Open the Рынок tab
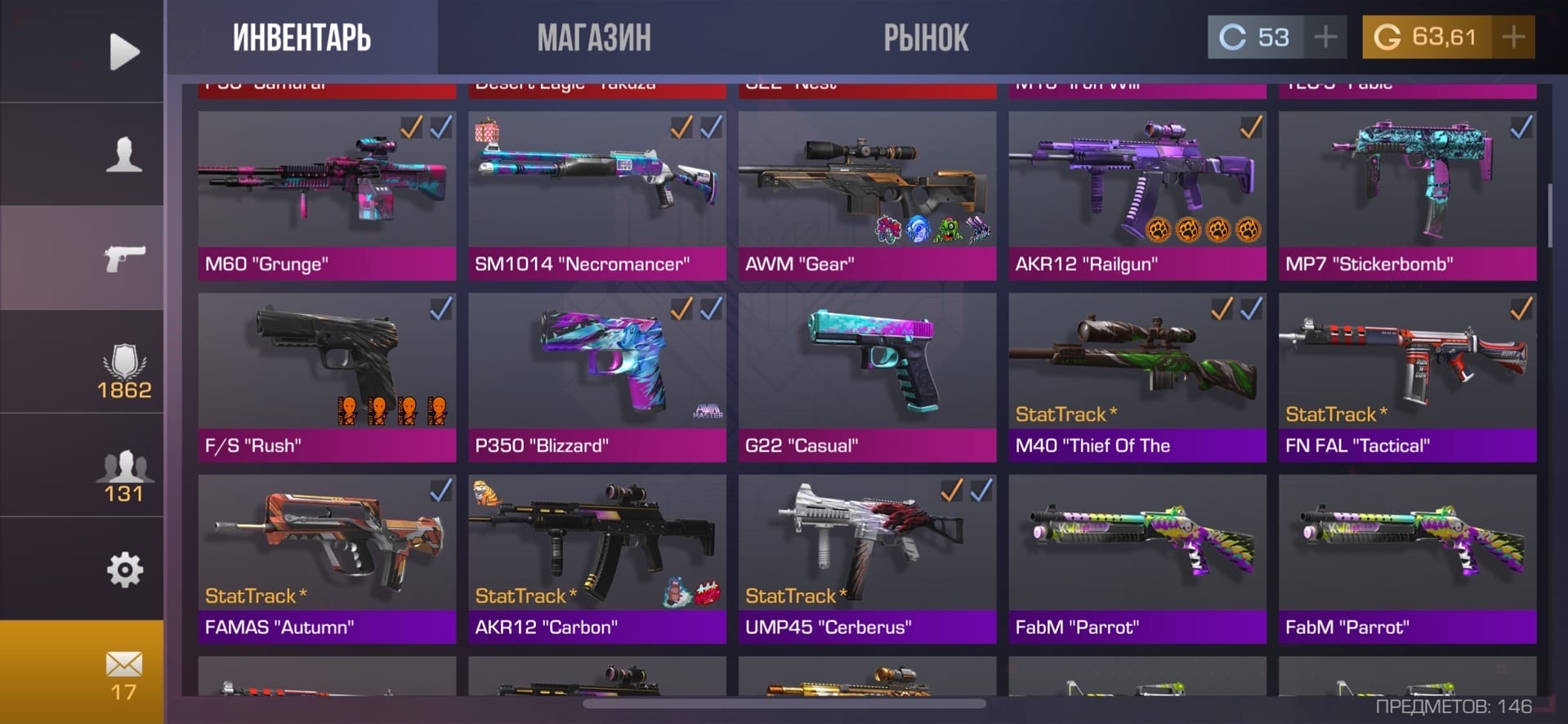The height and width of the screenshot is (724, 1568). [x=926, y=38]
